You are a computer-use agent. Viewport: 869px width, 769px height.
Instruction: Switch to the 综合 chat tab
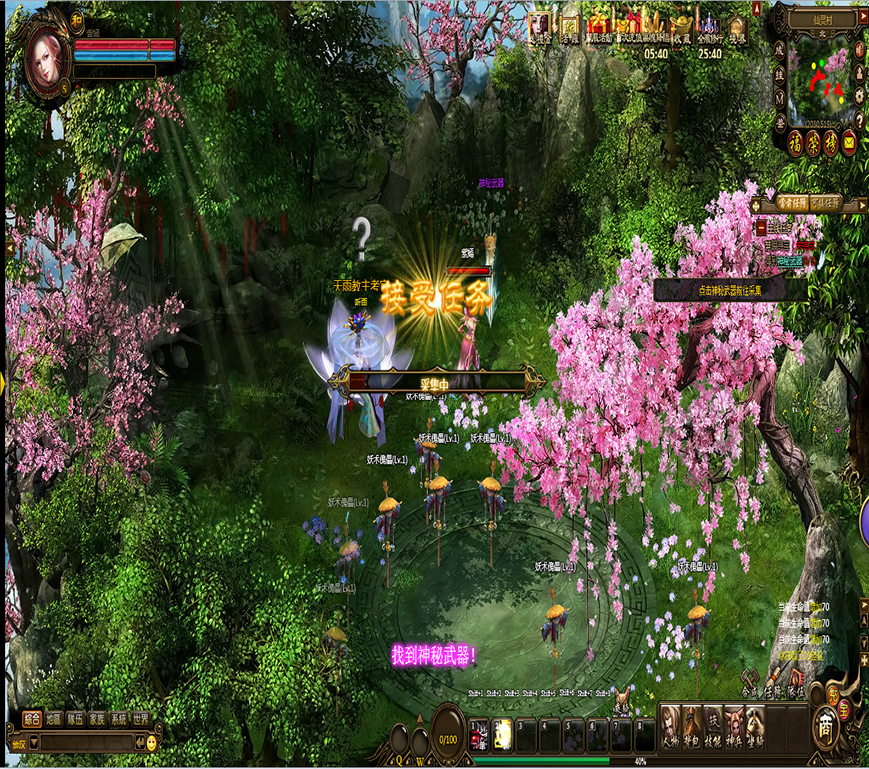(32, 718)
